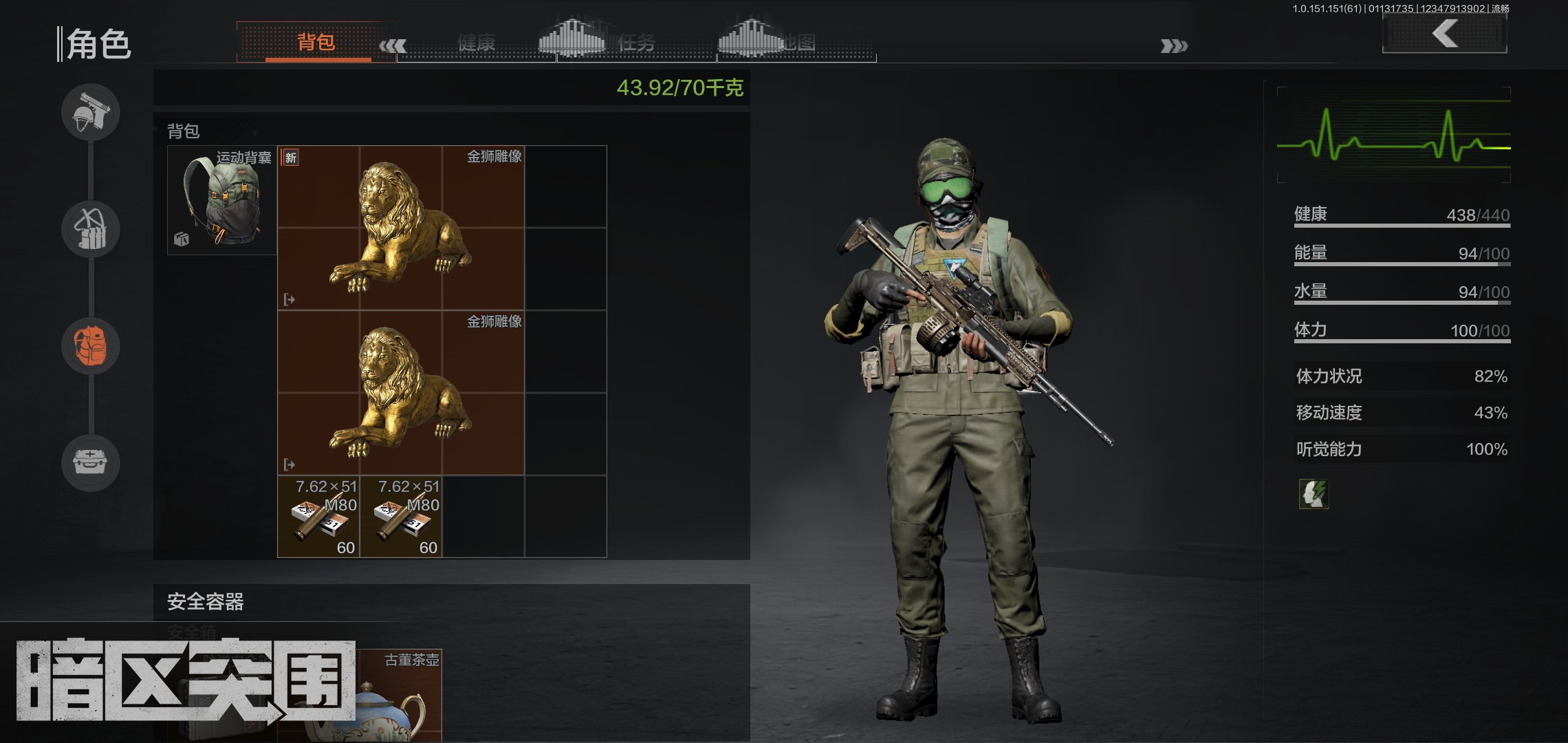
Task: Open the 健康 tab
Action: pyautogui.click(x=476, y=43)
